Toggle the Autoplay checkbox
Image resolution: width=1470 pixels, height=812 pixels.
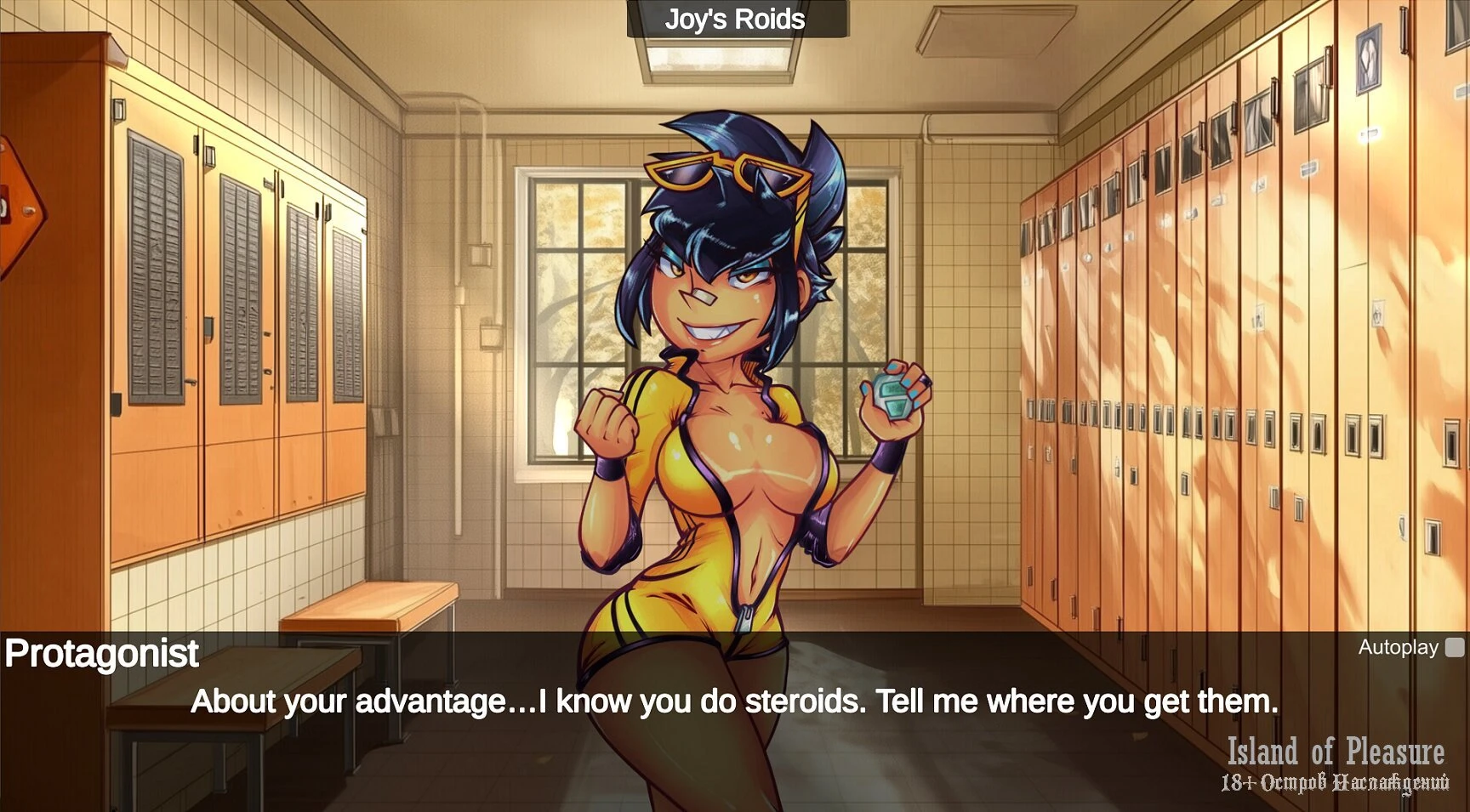coord(1455,648)
